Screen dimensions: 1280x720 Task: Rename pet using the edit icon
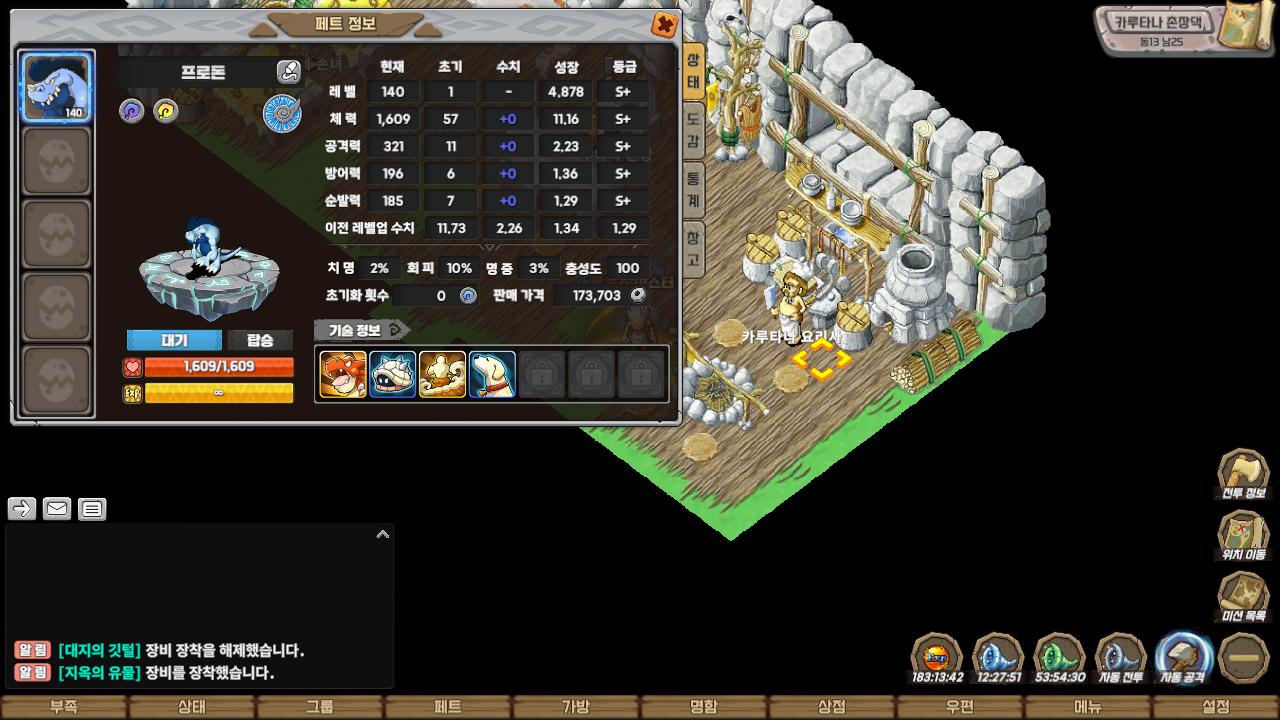click(x=288, y=71)
